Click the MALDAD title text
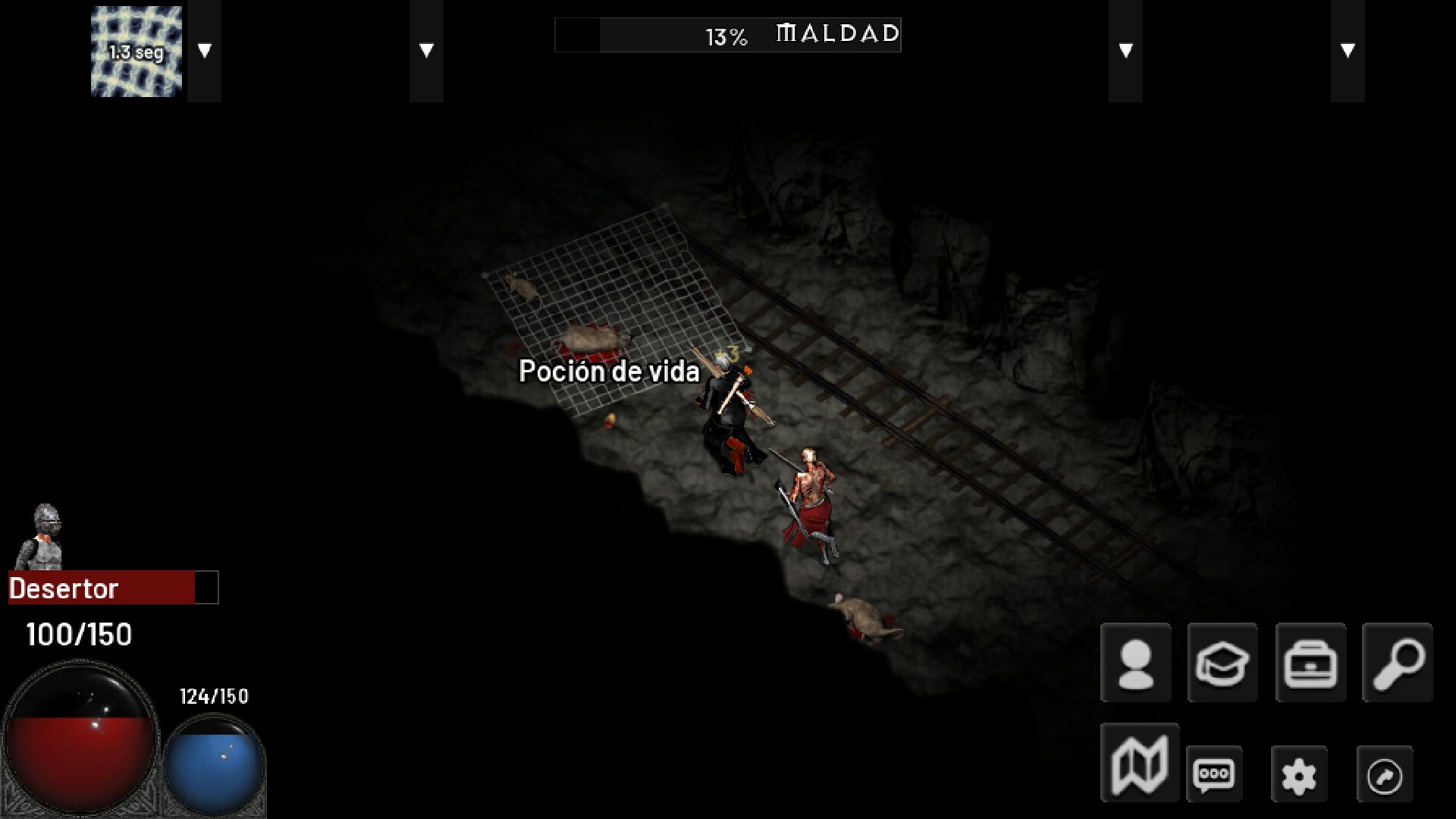Screen dimensions: 1456x819 834,33
